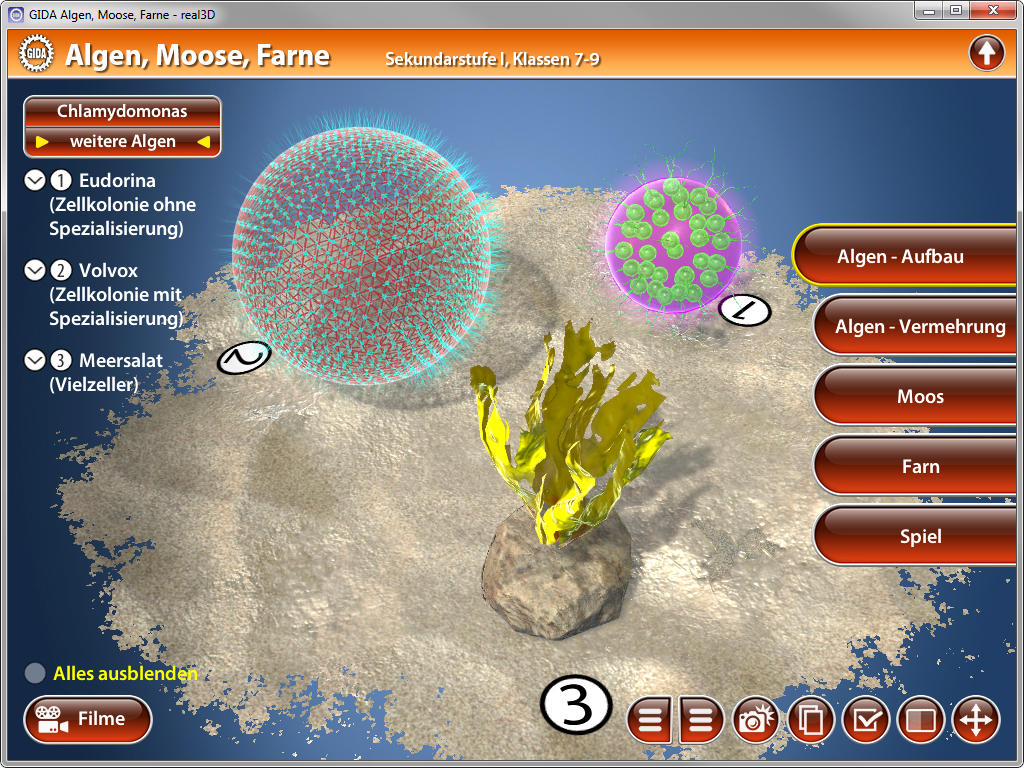Image resolution: width=1024 pixels, height=768 pixels.
Task: Toggle 'Alles ausblenden' to hide labels
Action: (x=35, y=674)
